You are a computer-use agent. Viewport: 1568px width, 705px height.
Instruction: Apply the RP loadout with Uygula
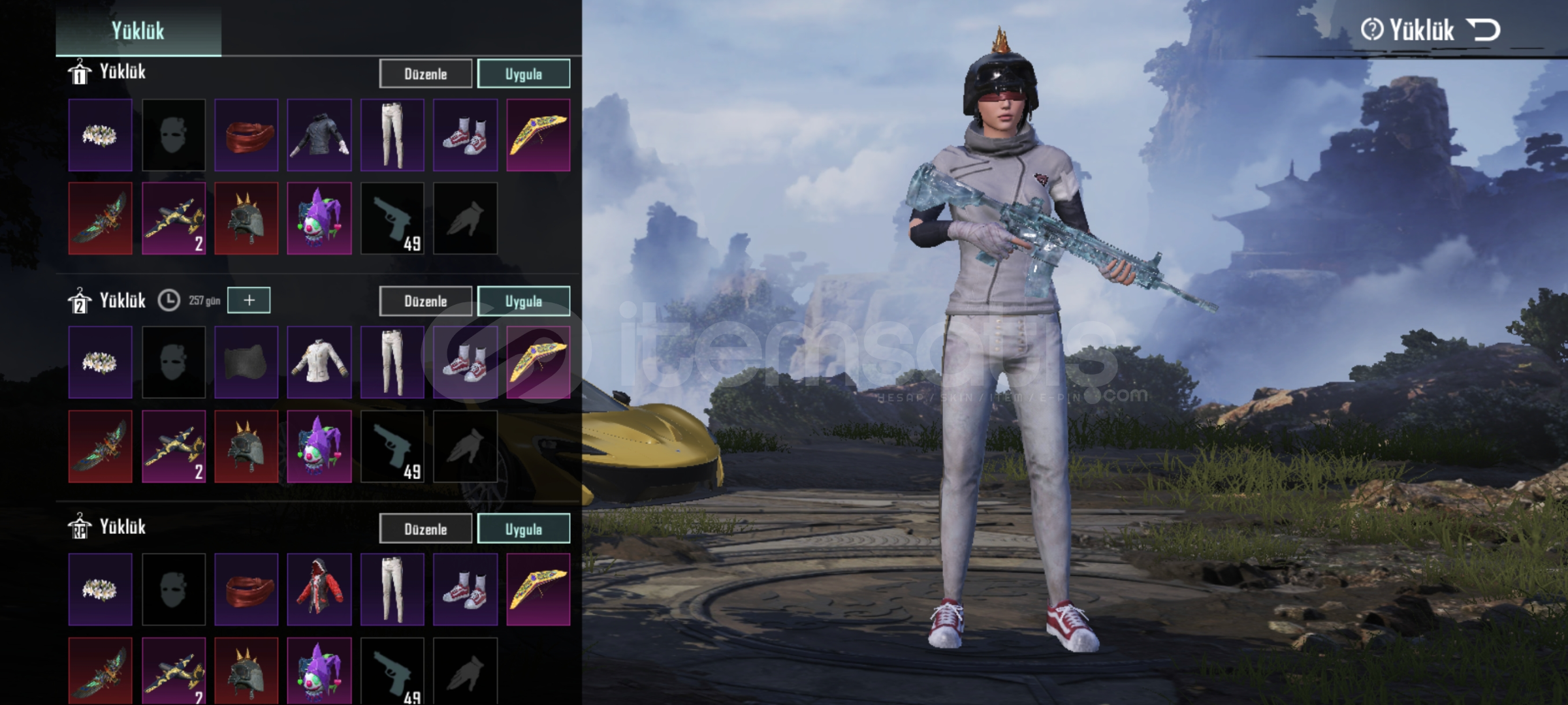523,529
